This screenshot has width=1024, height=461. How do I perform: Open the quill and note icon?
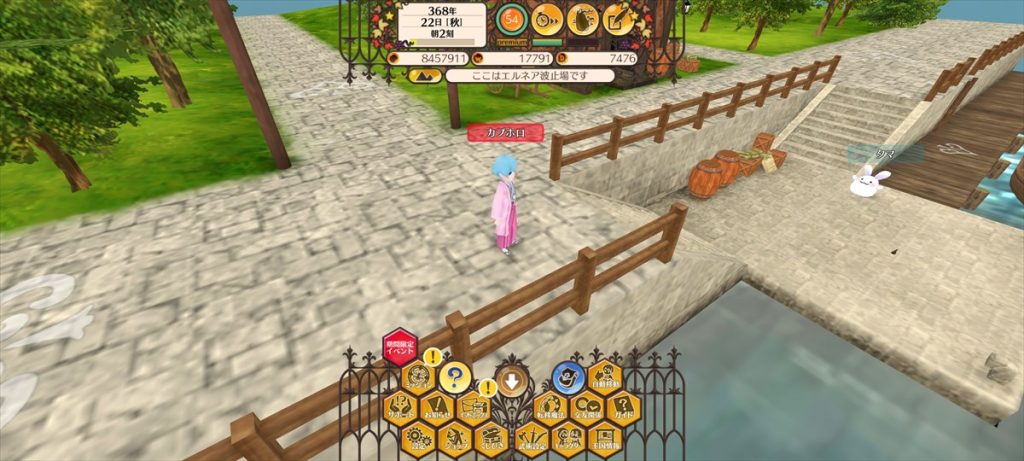(619, 18)
